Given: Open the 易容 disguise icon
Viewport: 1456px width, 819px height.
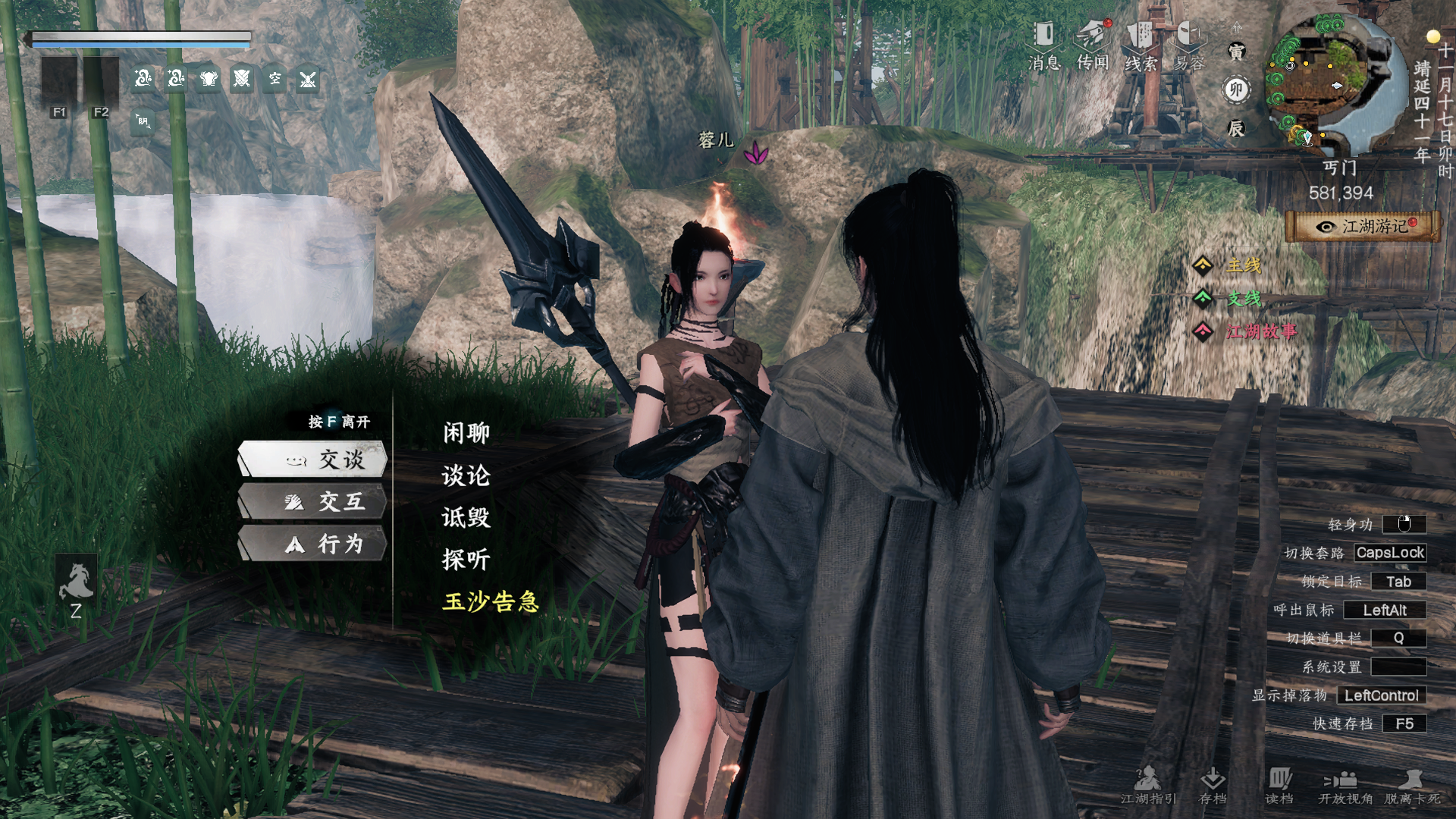Looking at the screenshot, I should (1189, 45).
